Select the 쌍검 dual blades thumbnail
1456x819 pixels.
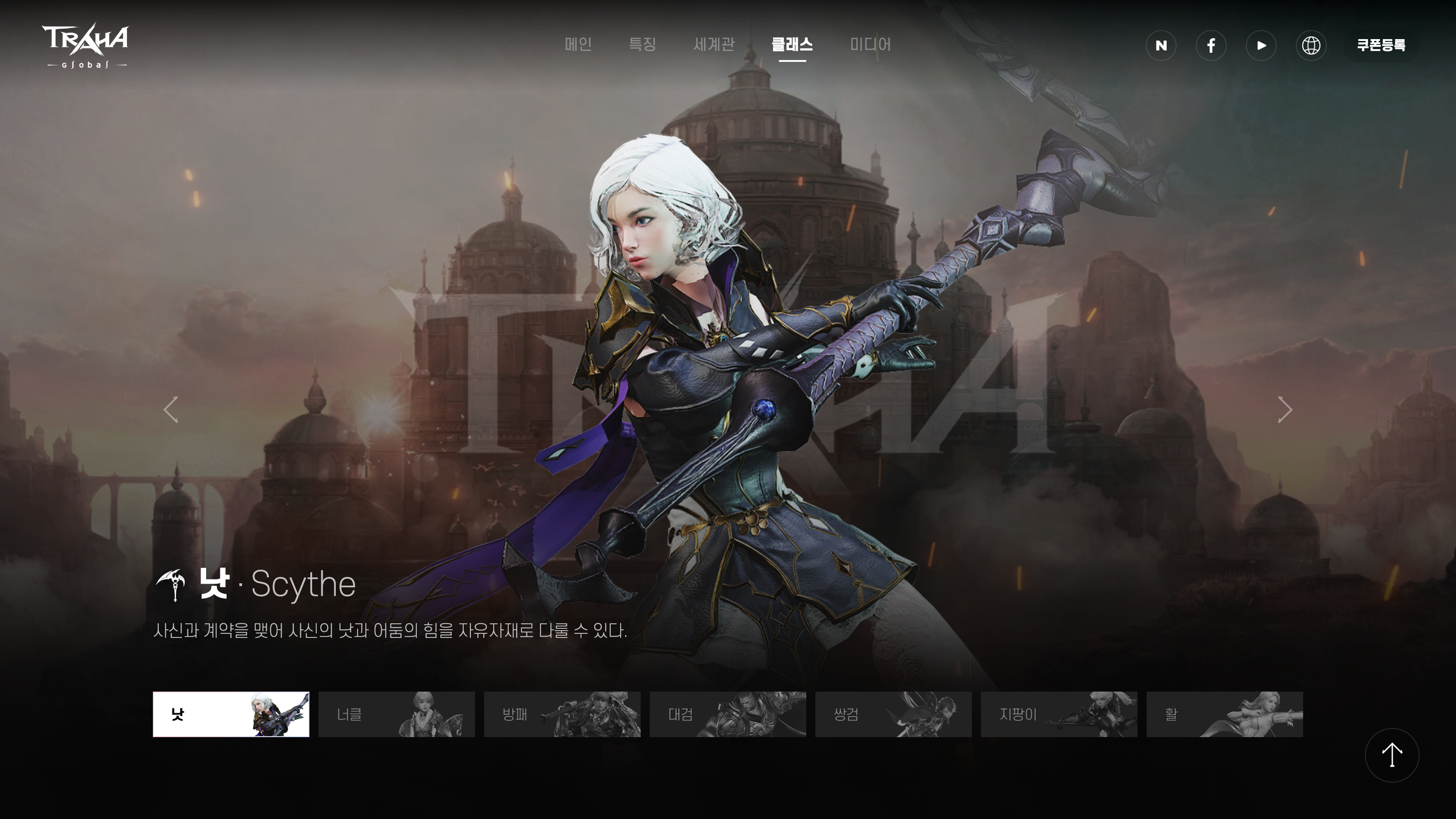coord(893,714)
